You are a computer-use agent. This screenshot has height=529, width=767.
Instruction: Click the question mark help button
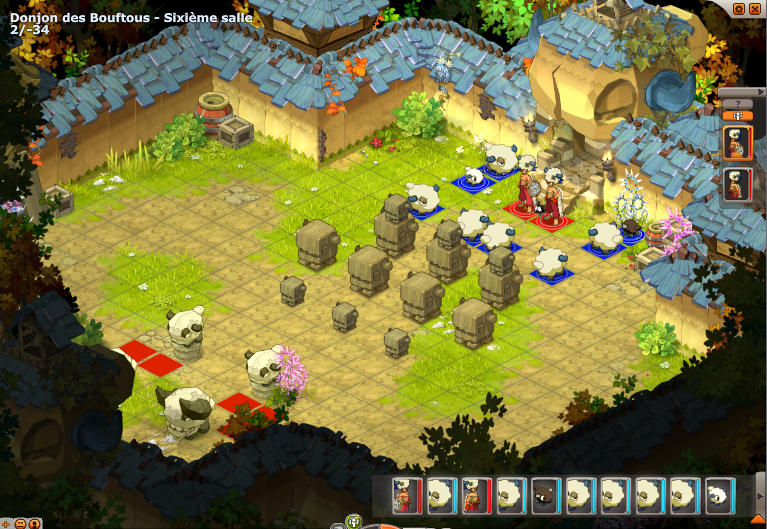click(x=737, y=103)
